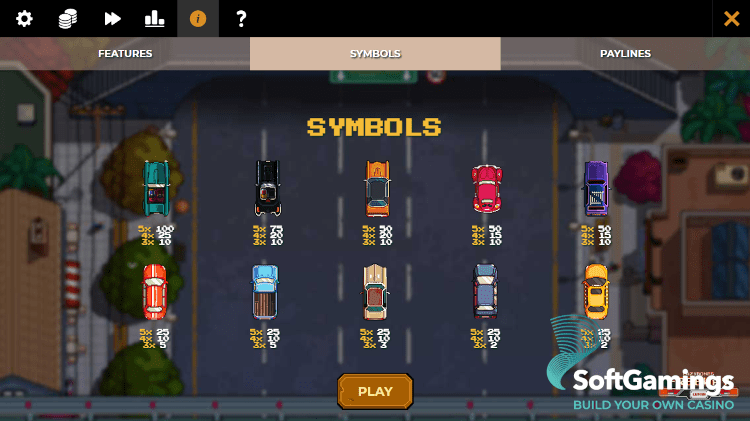Switch to the Features tab

click(x=125, y=54)
